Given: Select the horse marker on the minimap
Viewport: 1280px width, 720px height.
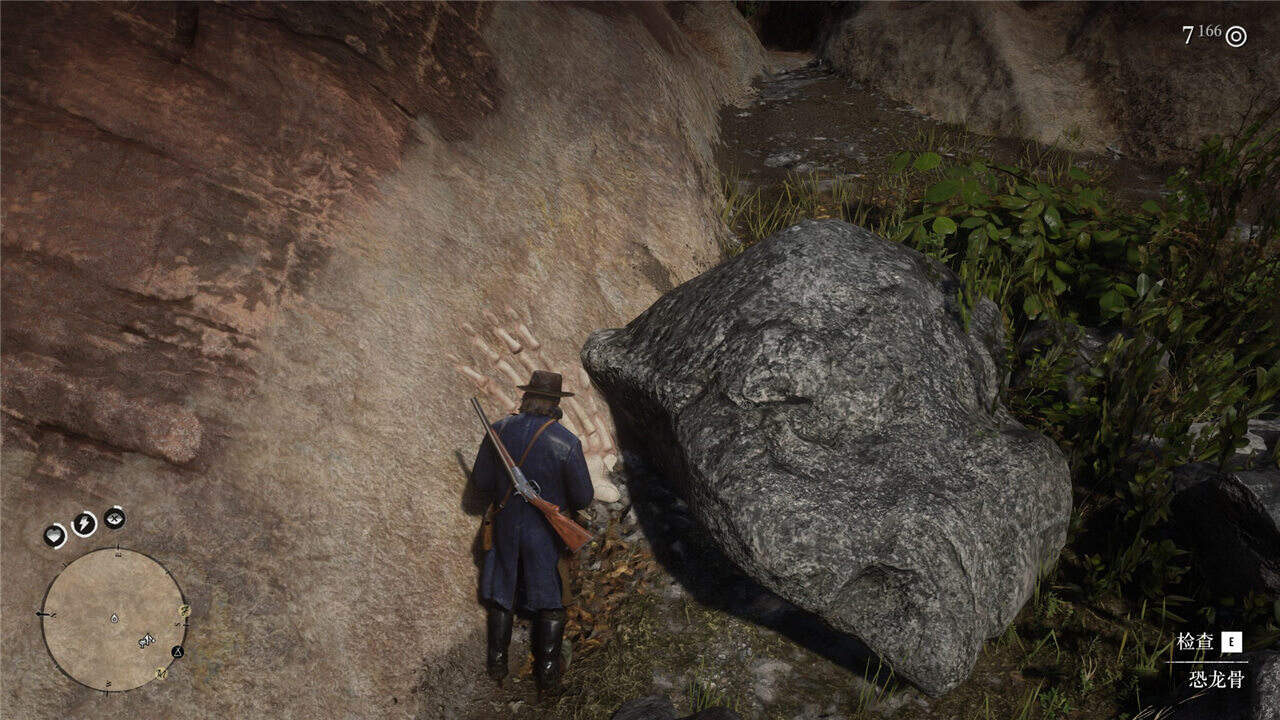Looking at the screenshot, I should [147, 640].
